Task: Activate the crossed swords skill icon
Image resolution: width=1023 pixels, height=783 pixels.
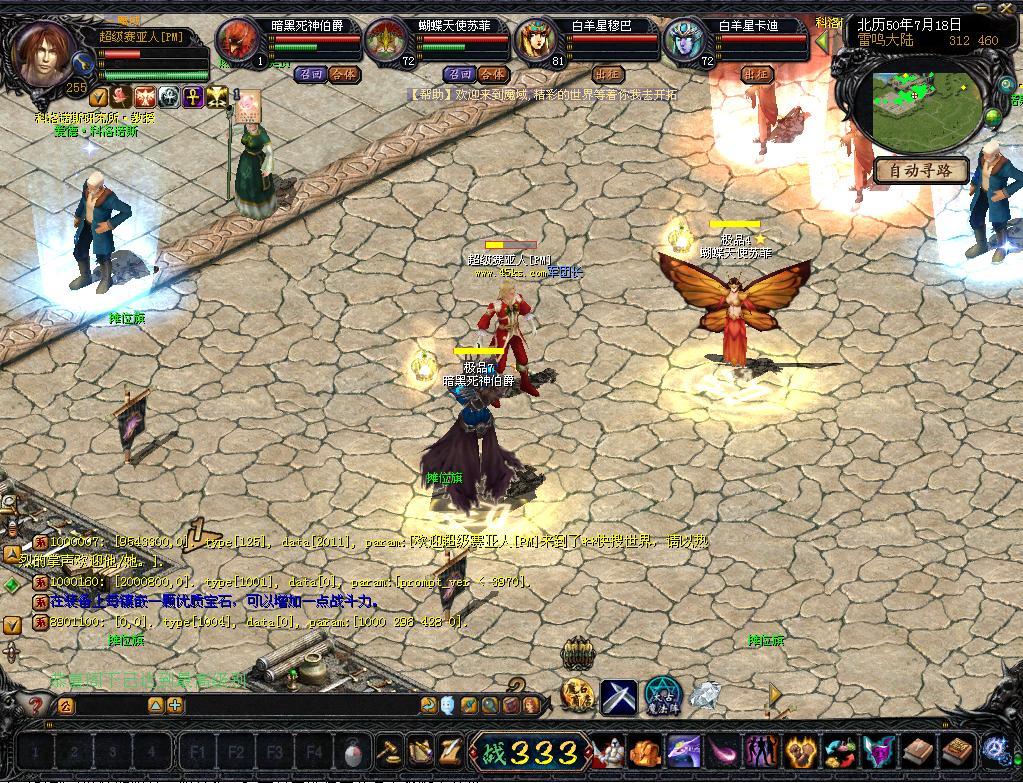Action: tap(619, 696)
